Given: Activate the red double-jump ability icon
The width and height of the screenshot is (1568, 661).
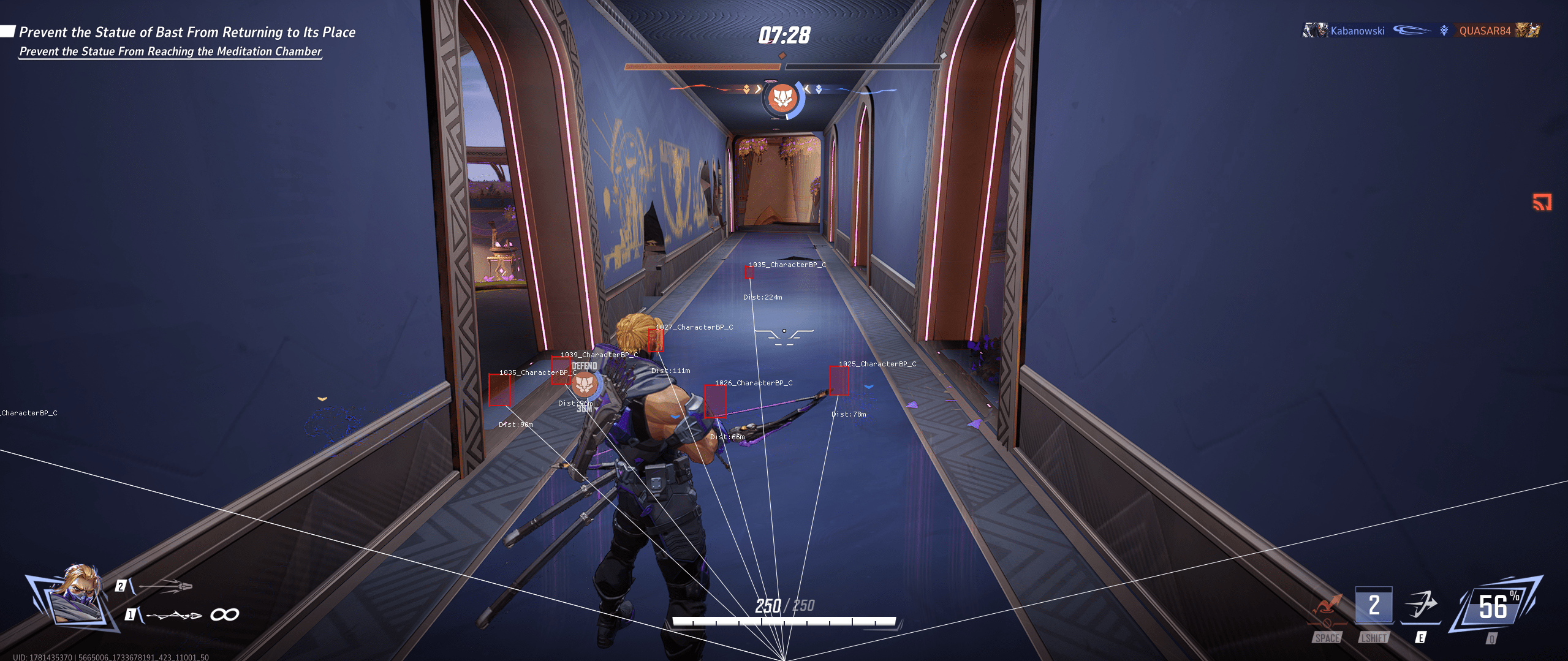Looking at the screenshot, I should [1327, 609].
